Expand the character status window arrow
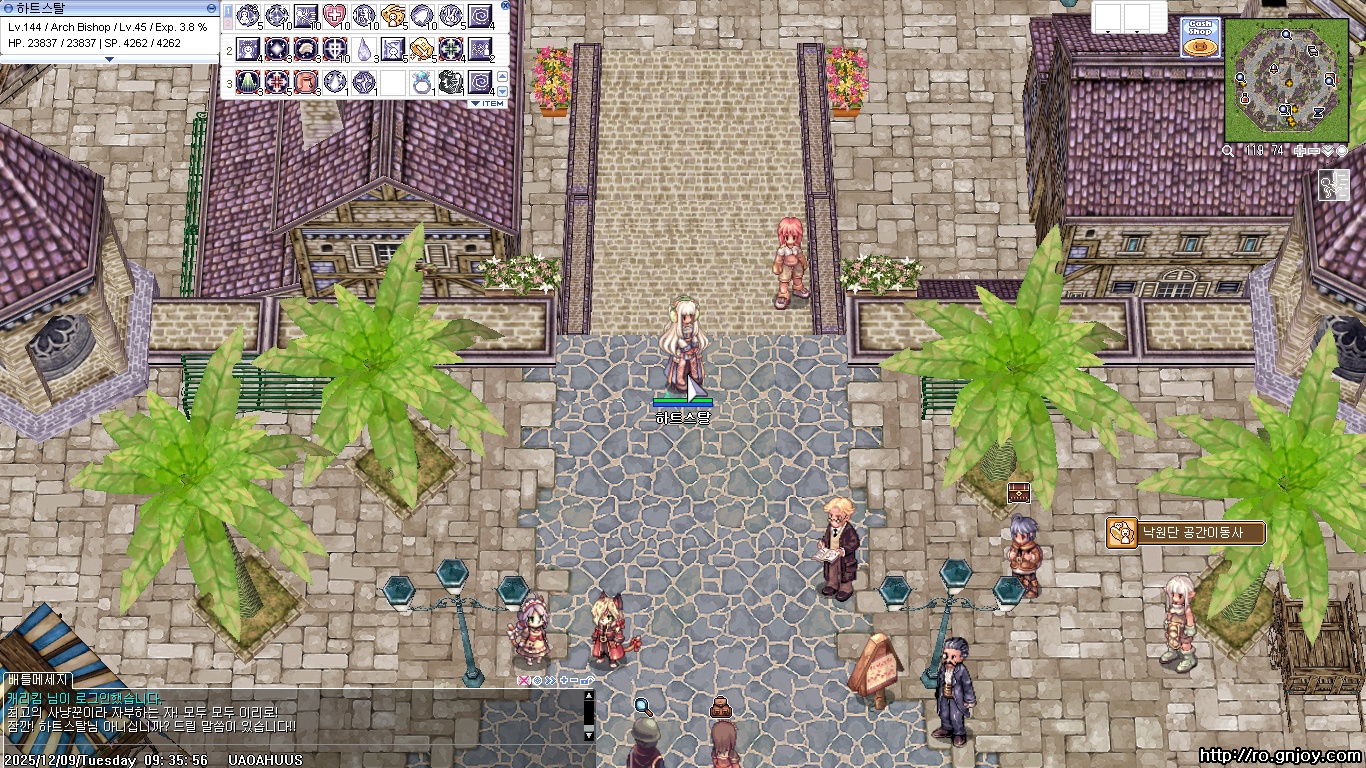The width and height of the screenshot is (1366, 768). tap(109, 59)
